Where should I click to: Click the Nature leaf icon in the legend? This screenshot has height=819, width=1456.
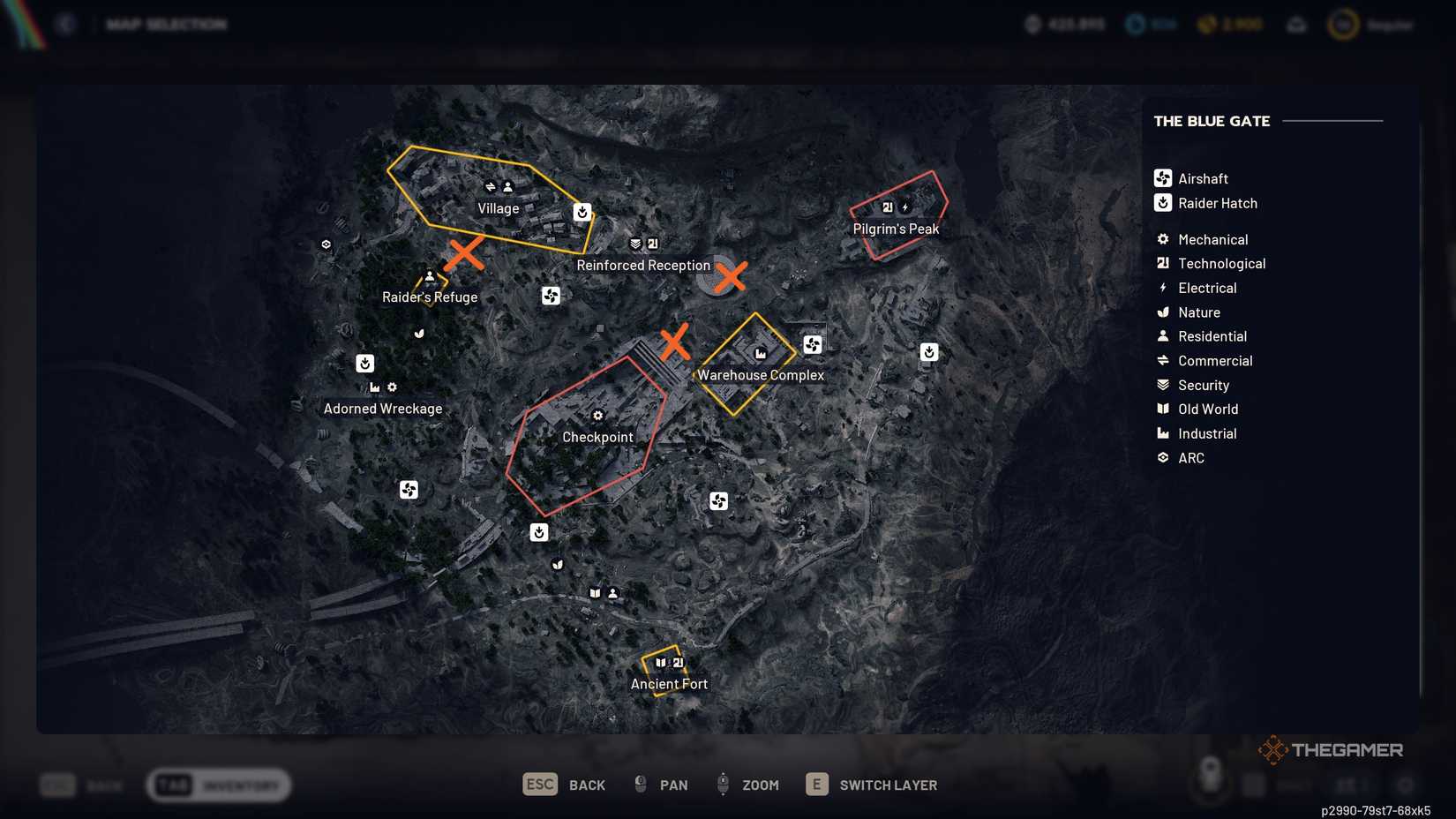point(1162,312)
